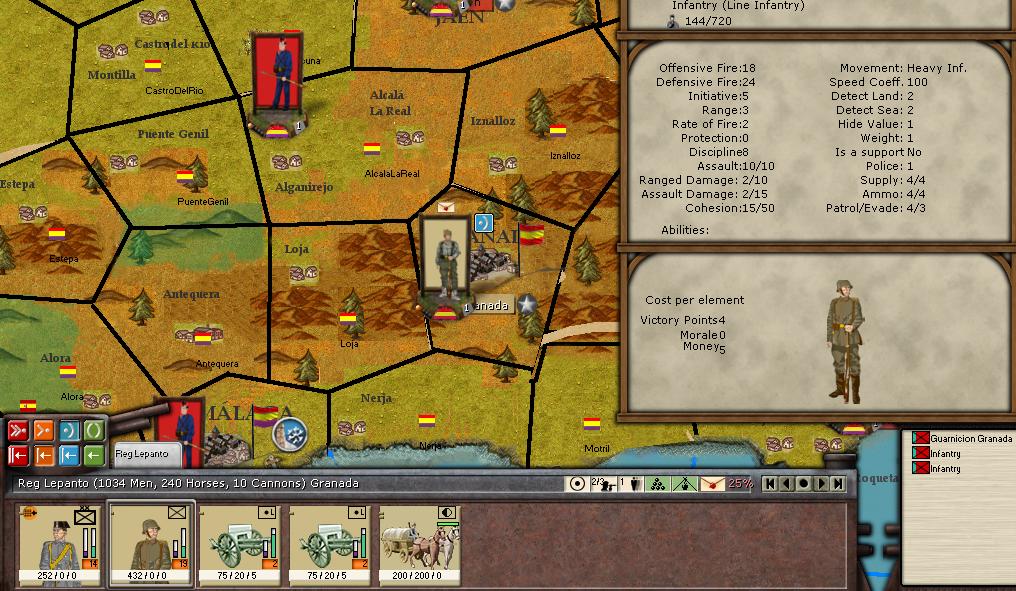
Task: Choose the orange sustained attack engagement rule
Action: click(x=43, y=456)
